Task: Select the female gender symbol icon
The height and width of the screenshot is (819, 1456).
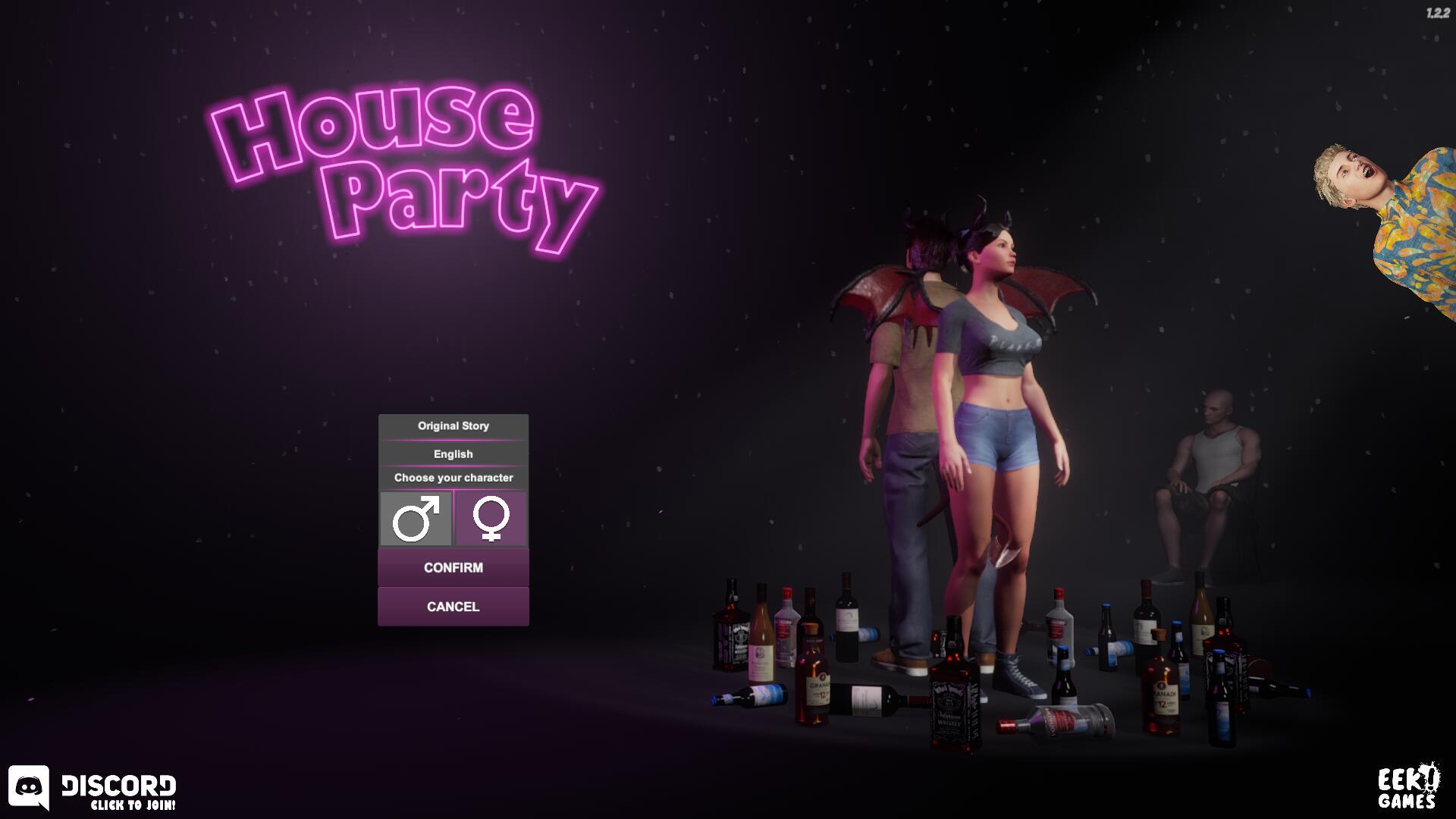Action: click(x=490, y=518)
